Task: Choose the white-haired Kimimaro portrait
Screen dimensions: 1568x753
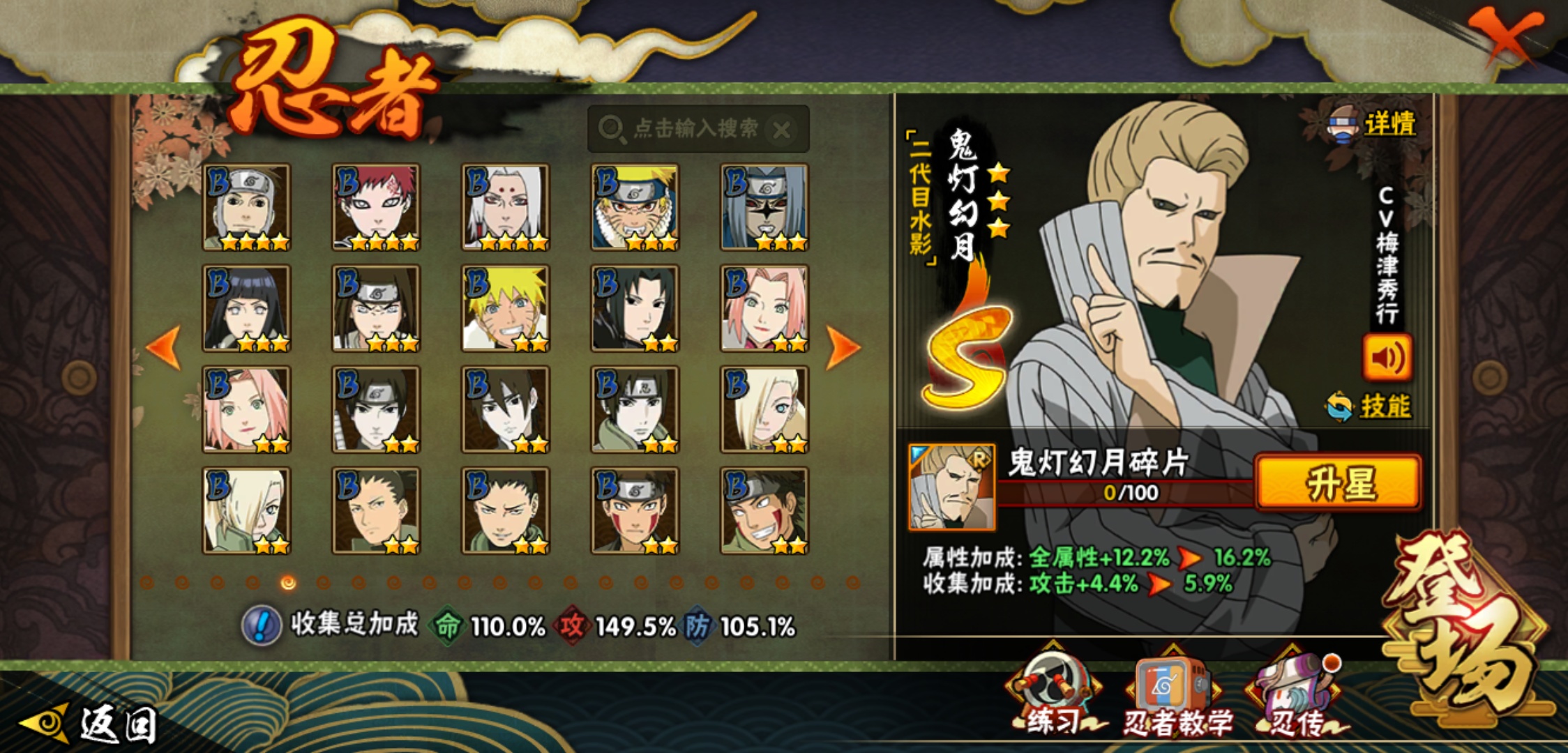Action: click(x=506, y=207)
